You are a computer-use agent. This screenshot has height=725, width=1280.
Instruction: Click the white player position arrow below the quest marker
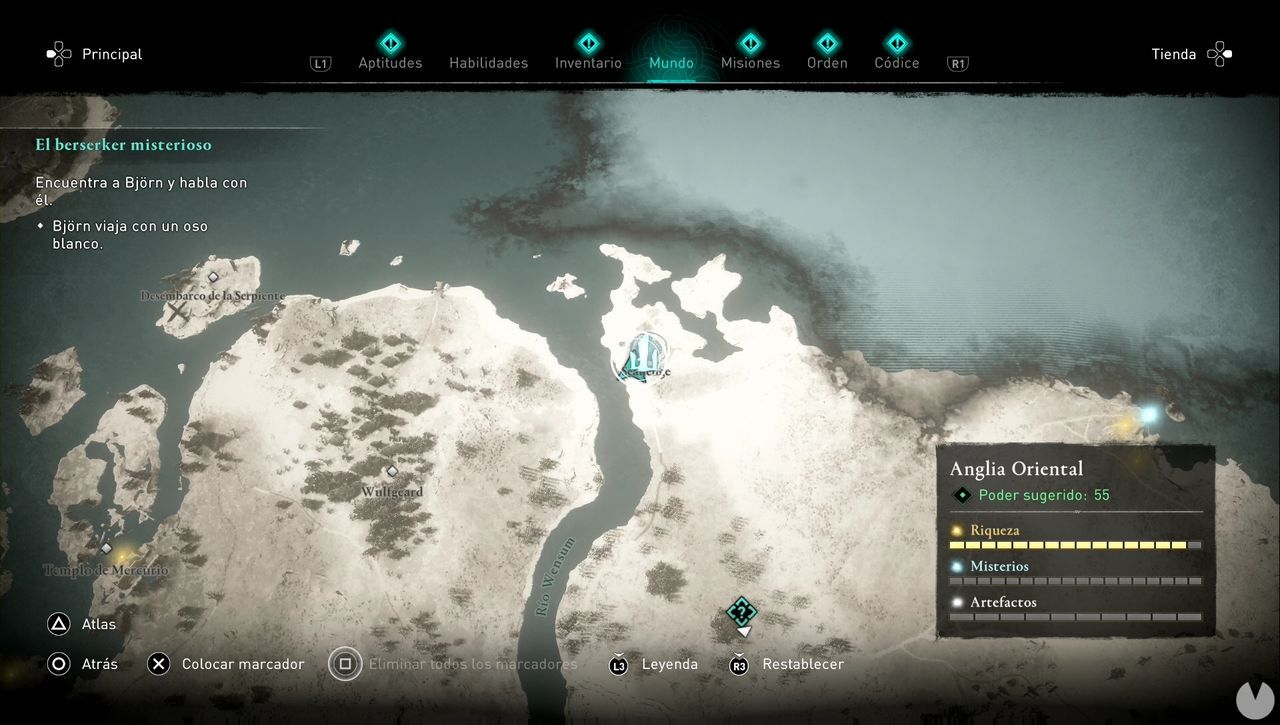741,632
